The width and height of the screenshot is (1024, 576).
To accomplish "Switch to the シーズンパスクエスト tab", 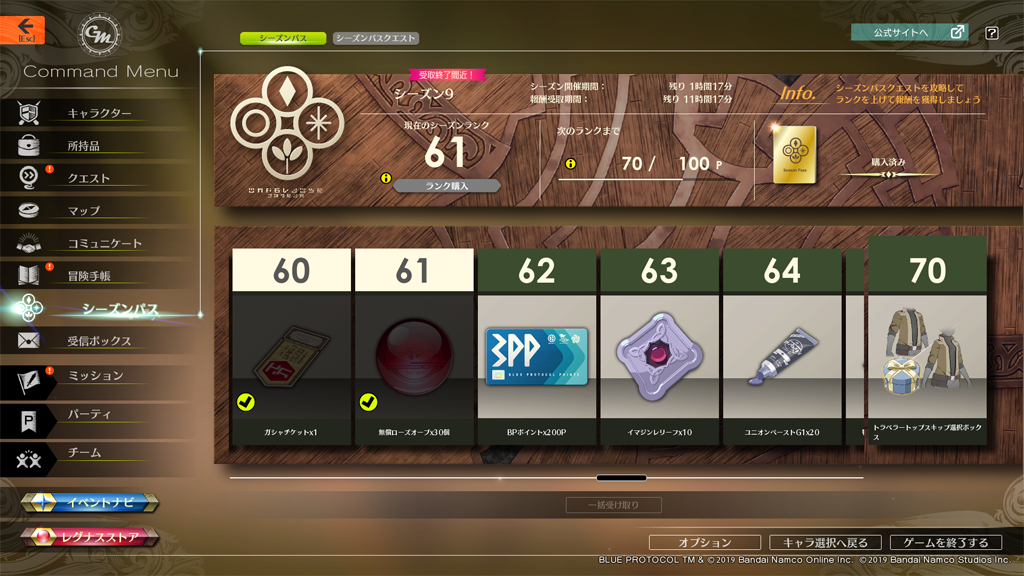I will coord(375,38).
